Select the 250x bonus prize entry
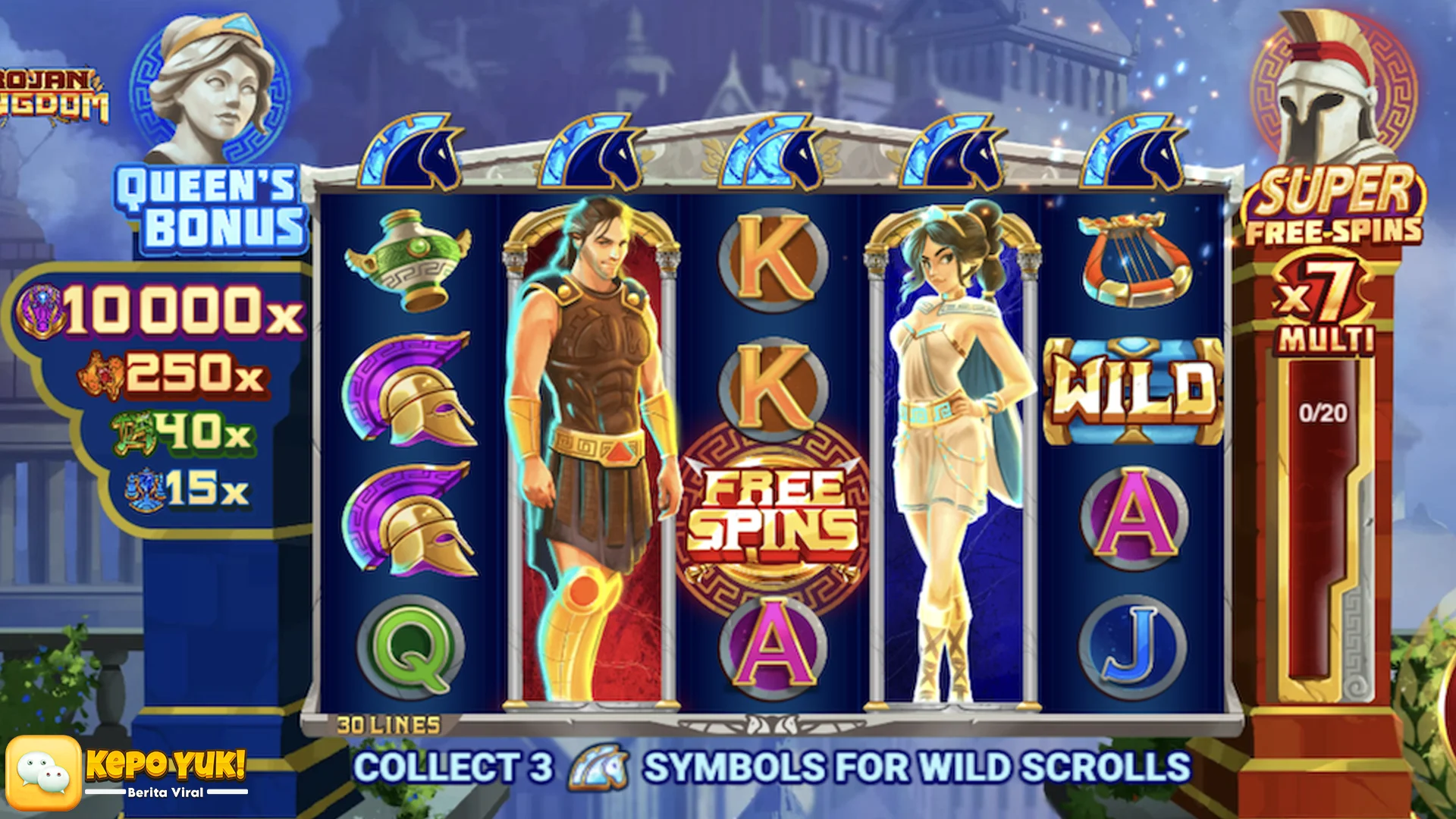The width and height of the screenshot is (1456, 819). coord(173,373)
